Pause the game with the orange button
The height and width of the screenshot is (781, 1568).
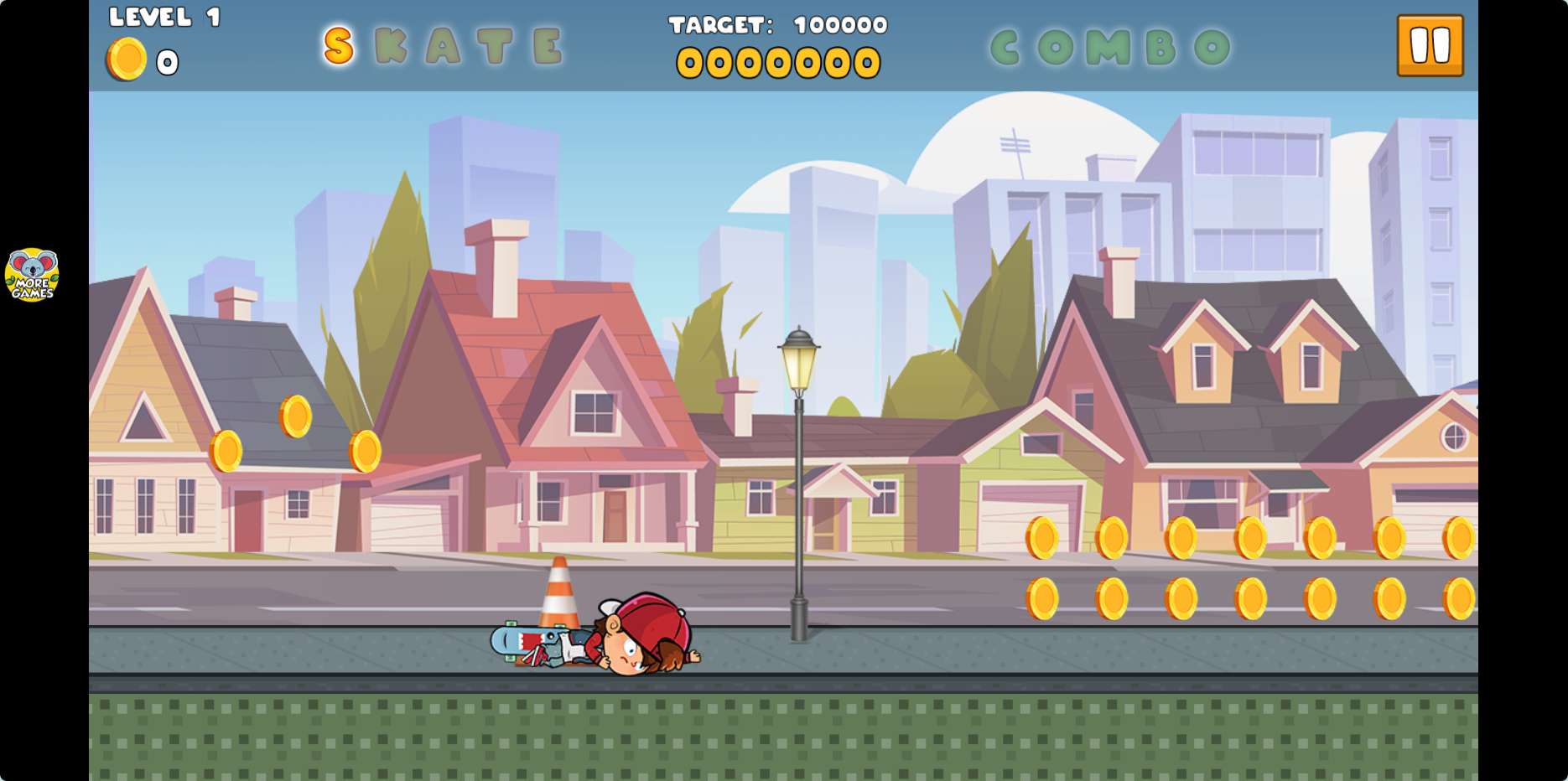pyautogui.click(x=1430, y=46)
